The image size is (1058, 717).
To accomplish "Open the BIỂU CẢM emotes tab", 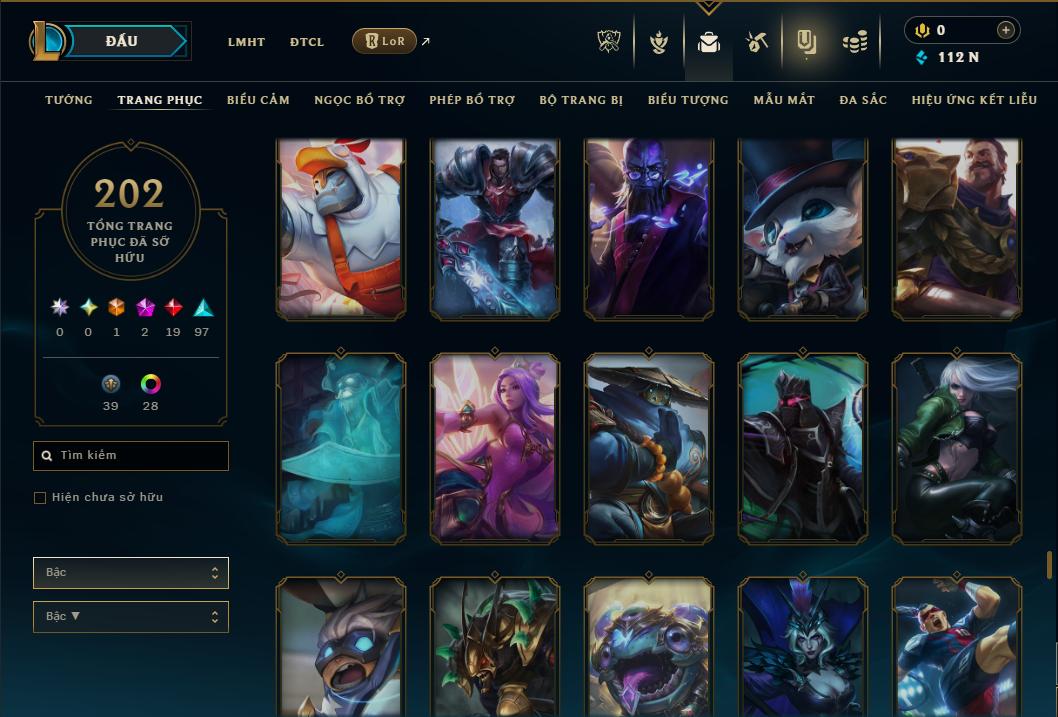I will click(x=258, y=100).
